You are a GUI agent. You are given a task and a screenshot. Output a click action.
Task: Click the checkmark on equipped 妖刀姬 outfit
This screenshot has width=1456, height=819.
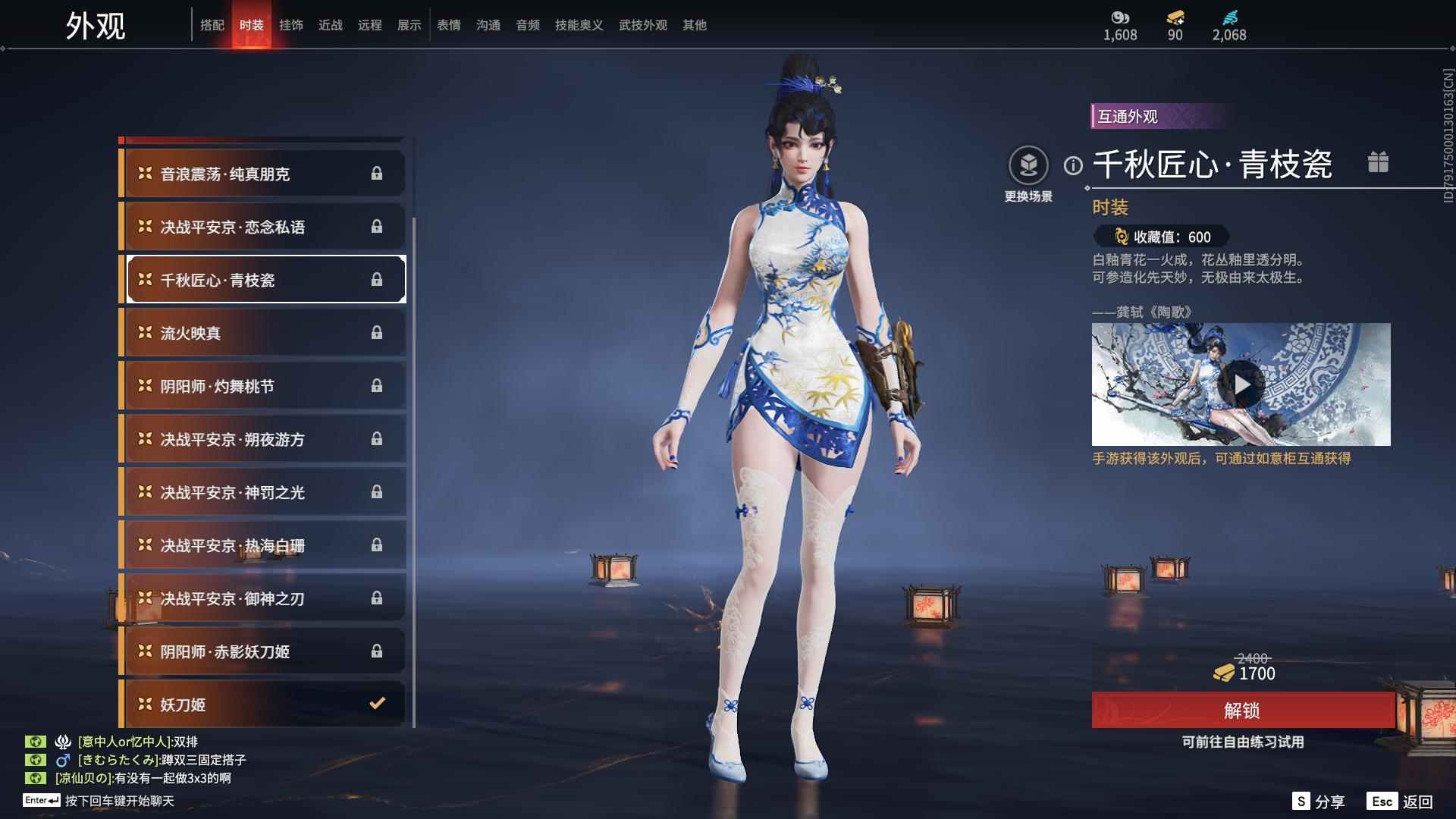(x=377, y=704)
